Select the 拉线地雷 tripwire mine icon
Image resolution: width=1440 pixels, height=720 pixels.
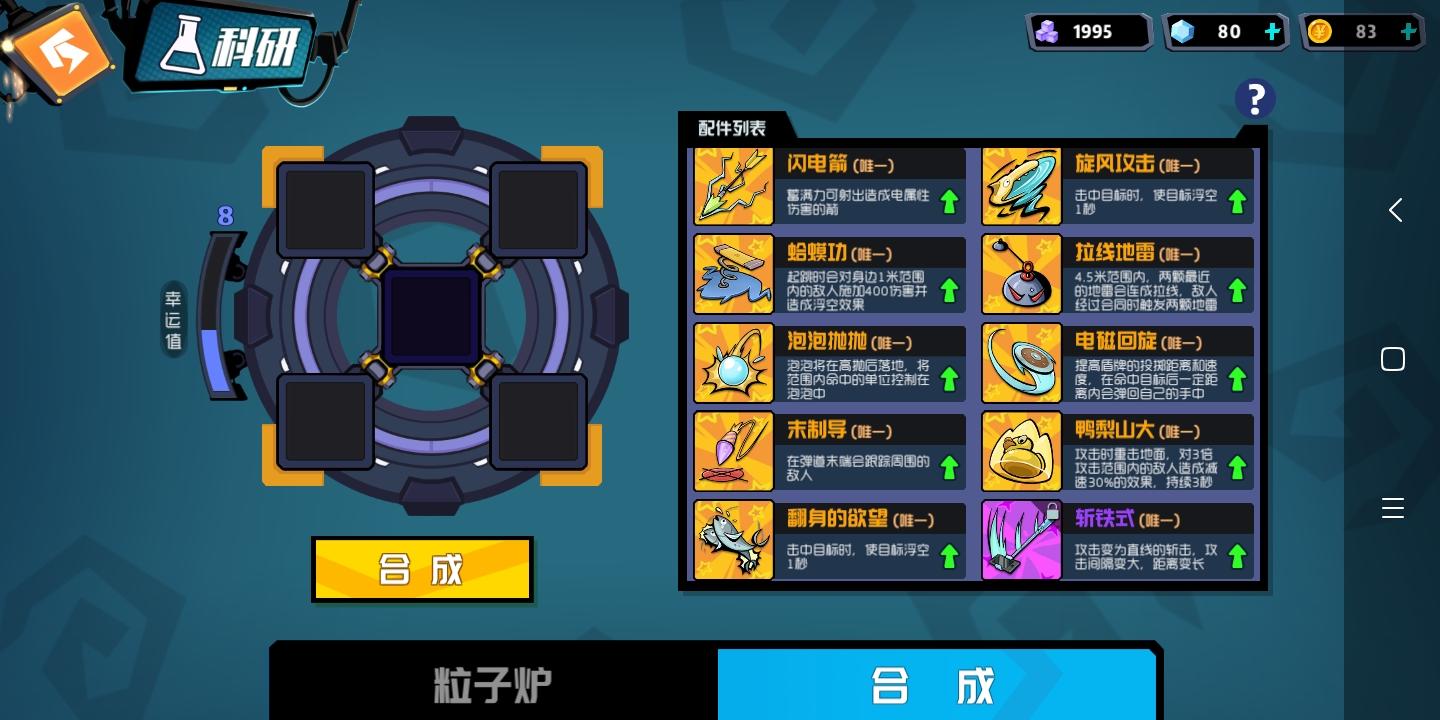point(1021,274)
